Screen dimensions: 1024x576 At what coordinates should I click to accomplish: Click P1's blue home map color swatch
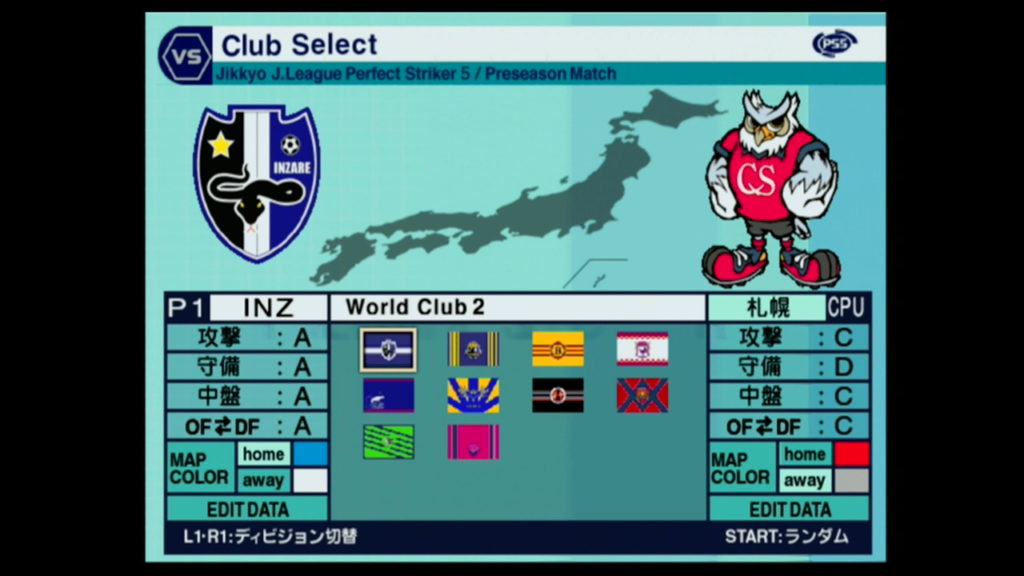[310, 454]
